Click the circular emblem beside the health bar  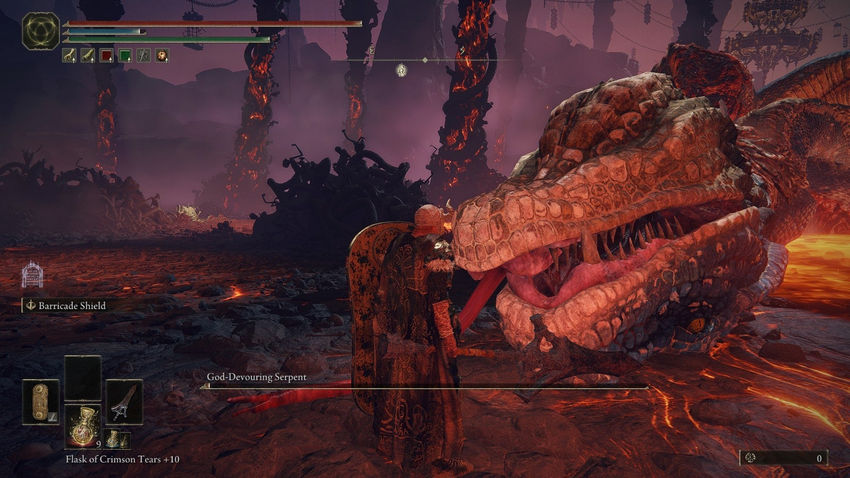point(41,31)
